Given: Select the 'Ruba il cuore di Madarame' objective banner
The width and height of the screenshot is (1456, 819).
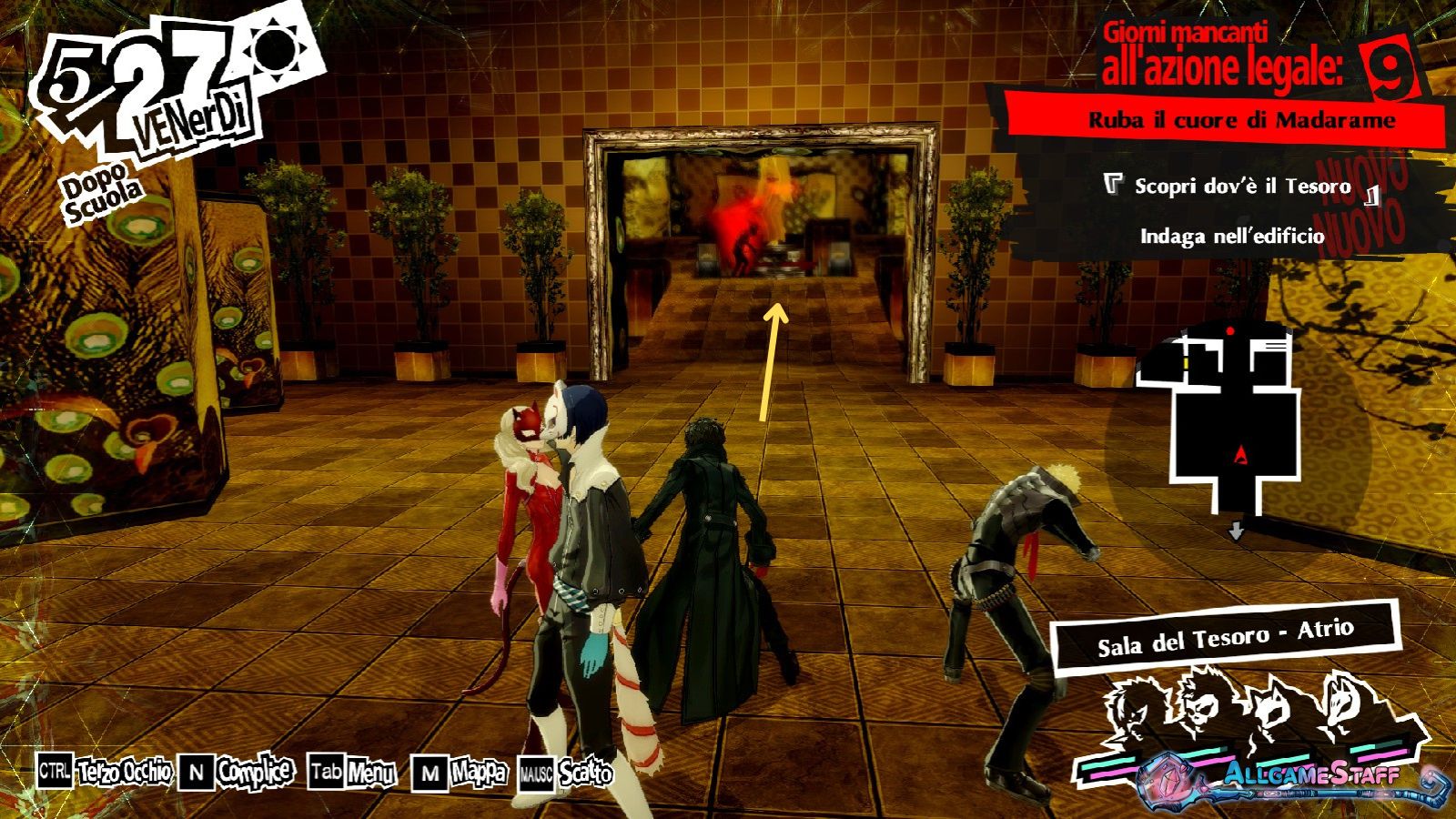Looking at the screenshot, I should coord(1241,120).
